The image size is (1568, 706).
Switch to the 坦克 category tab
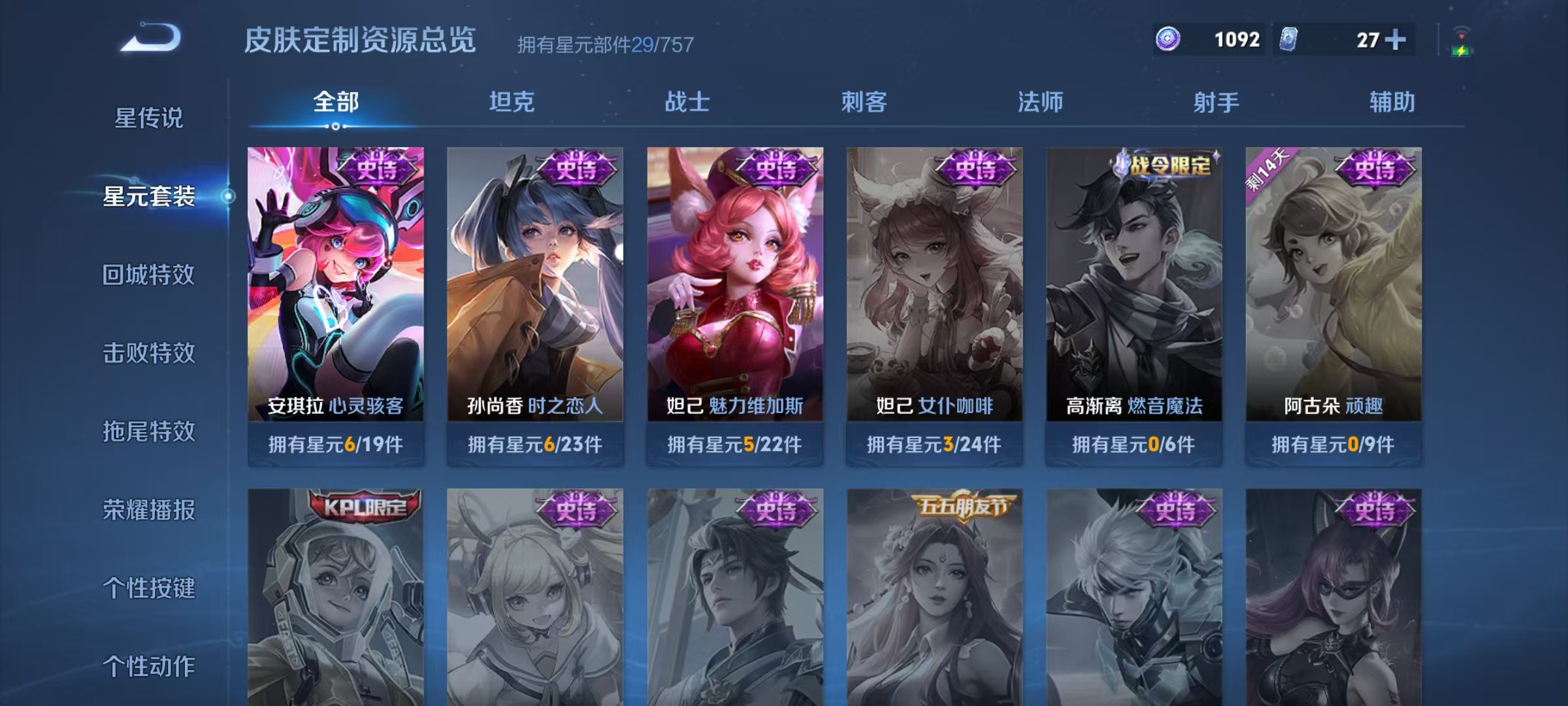pos(513,102)
